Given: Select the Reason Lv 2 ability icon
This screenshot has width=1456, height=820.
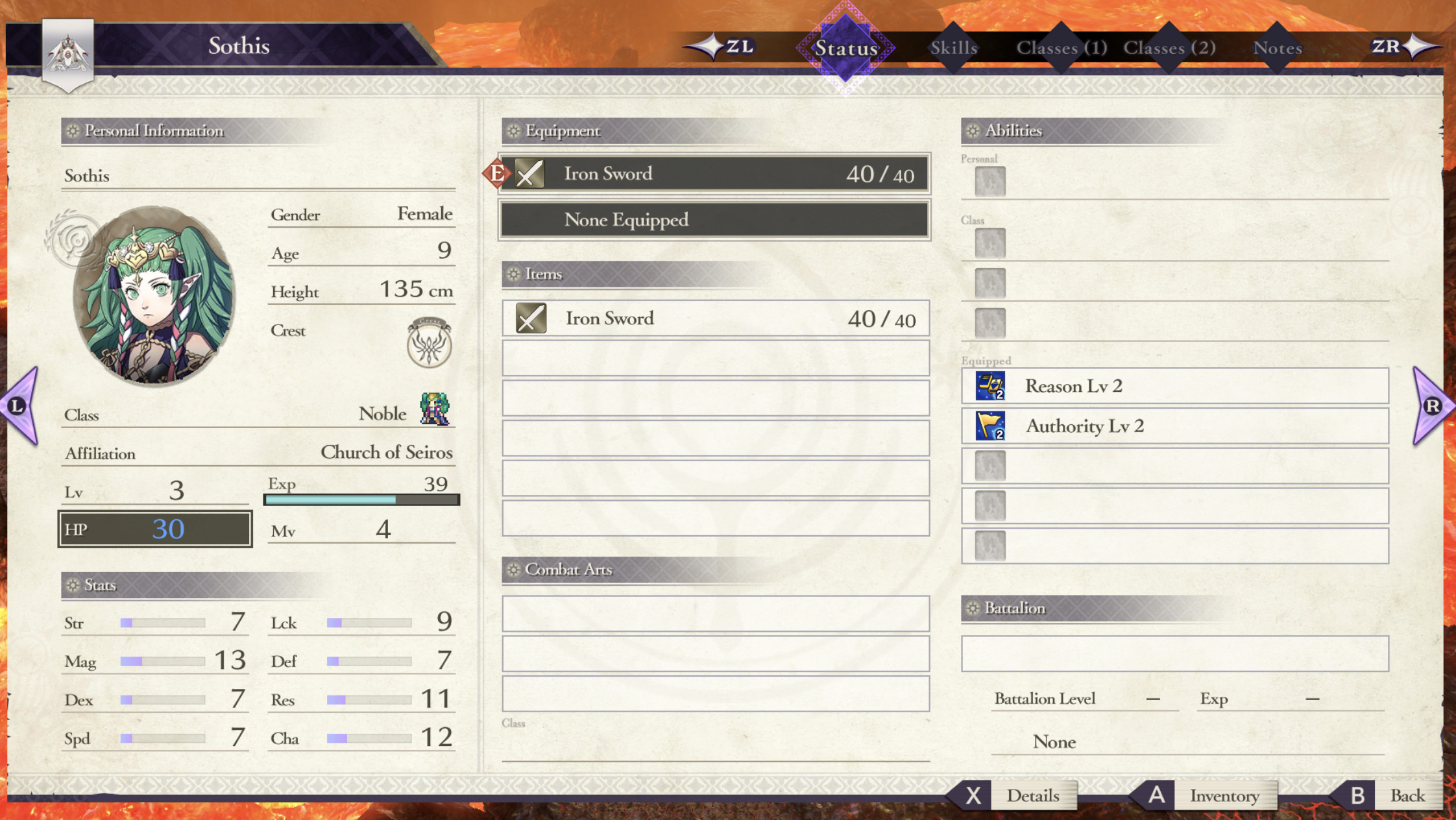Looking at the screenshot, I should pyautogui.click(x=991, y=386).
